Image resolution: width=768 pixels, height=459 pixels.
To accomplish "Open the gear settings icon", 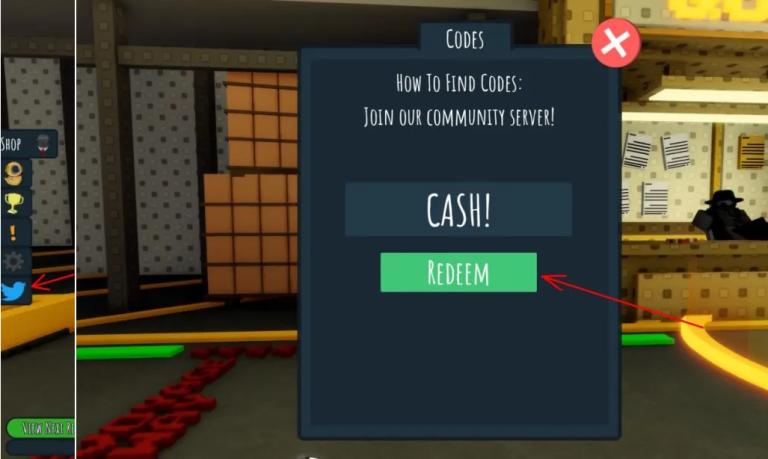I will [x=14, y=262].
